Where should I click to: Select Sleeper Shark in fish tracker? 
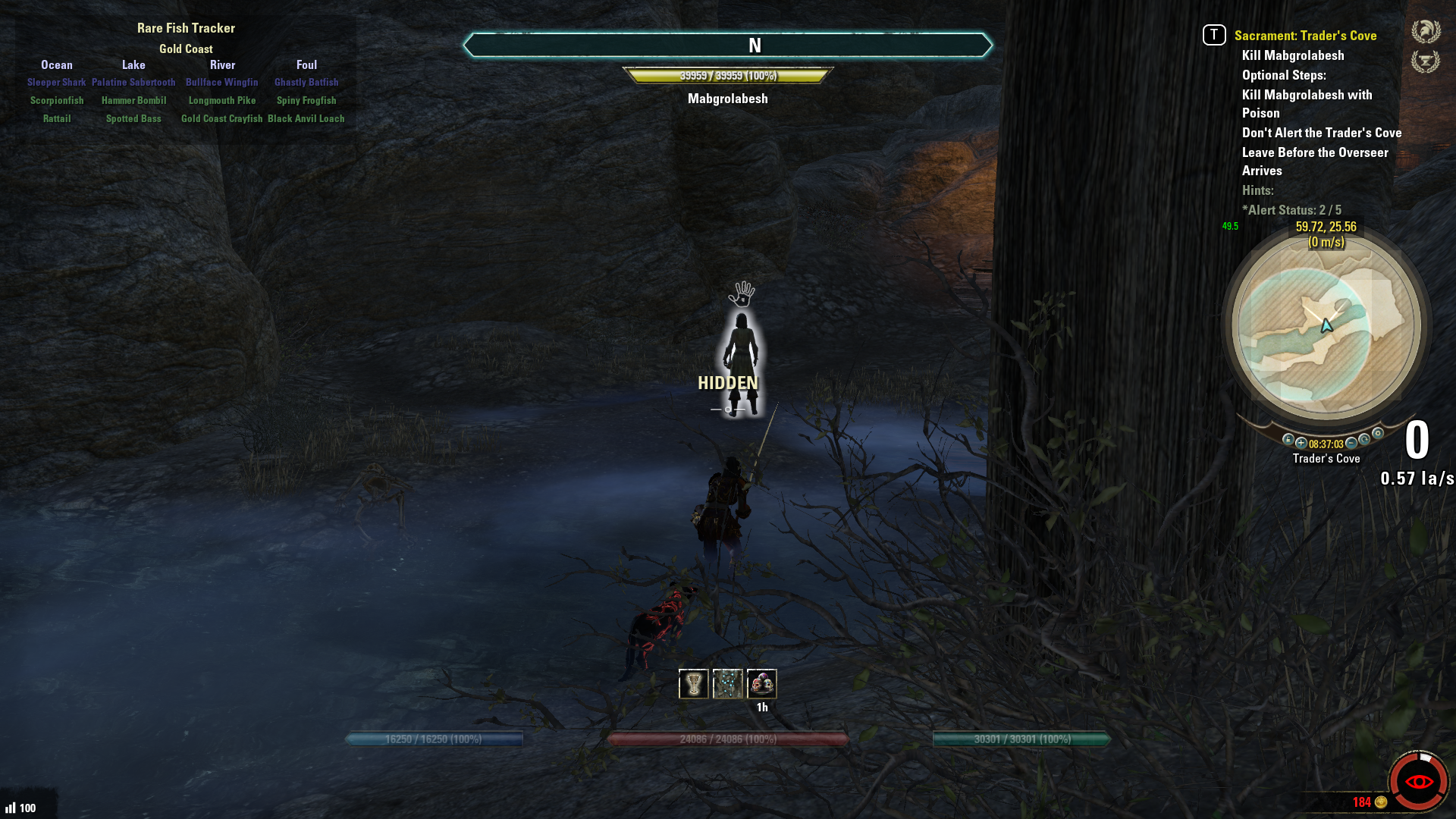57,83
